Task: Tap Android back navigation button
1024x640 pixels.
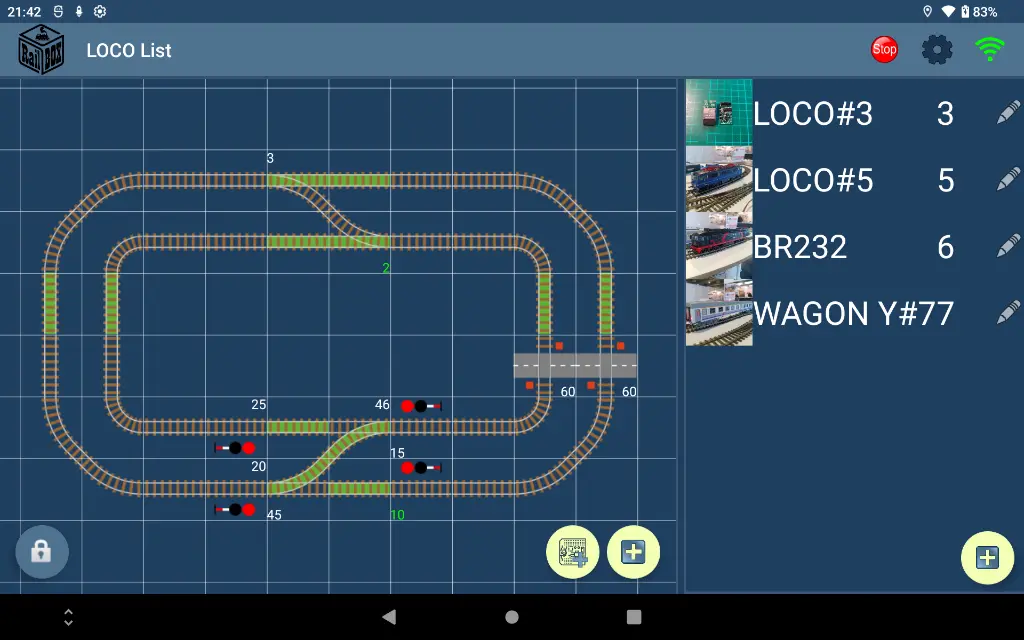Action: pos(389,617)
